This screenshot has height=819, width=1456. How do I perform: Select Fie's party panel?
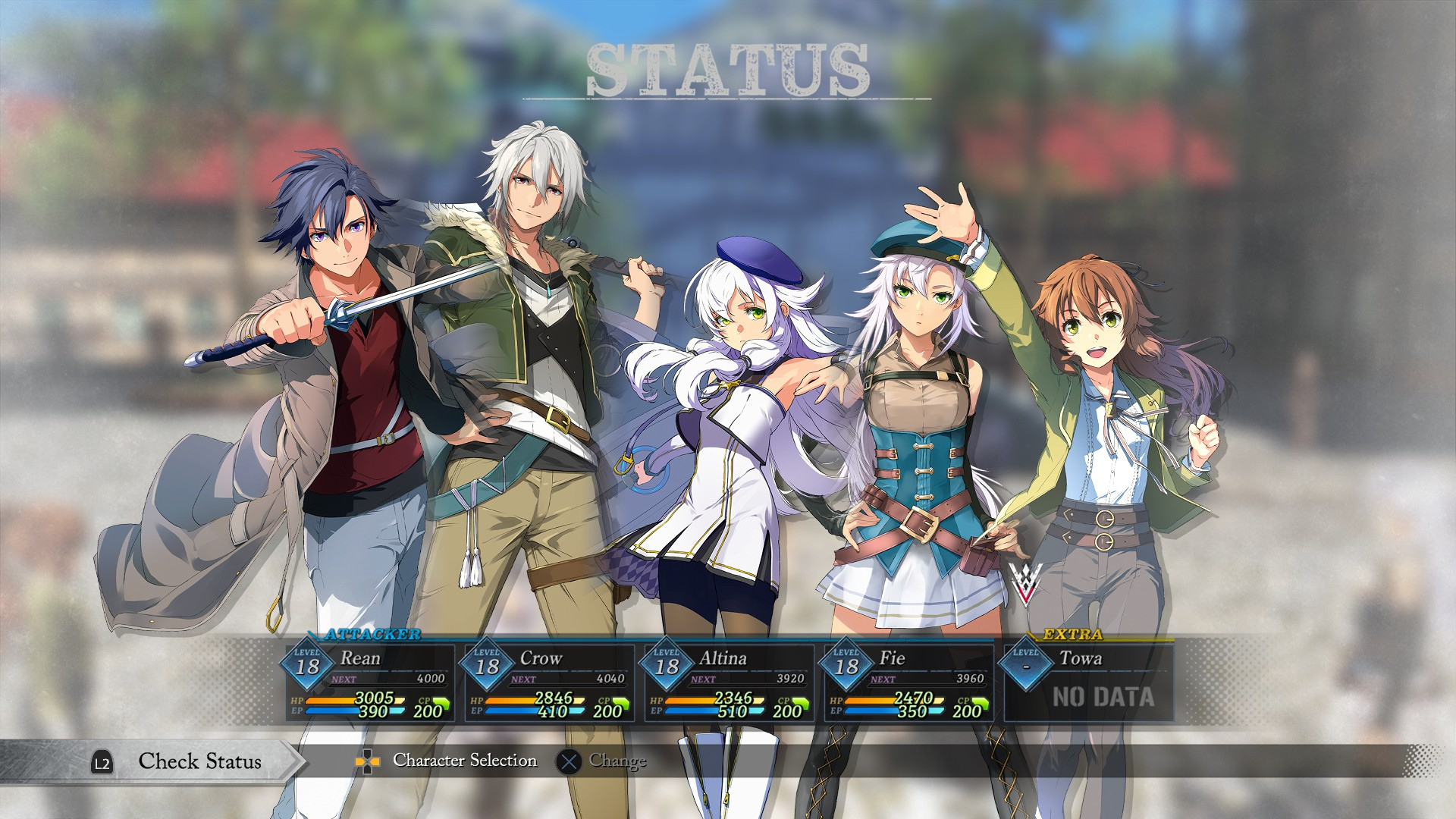click(909, 682)
